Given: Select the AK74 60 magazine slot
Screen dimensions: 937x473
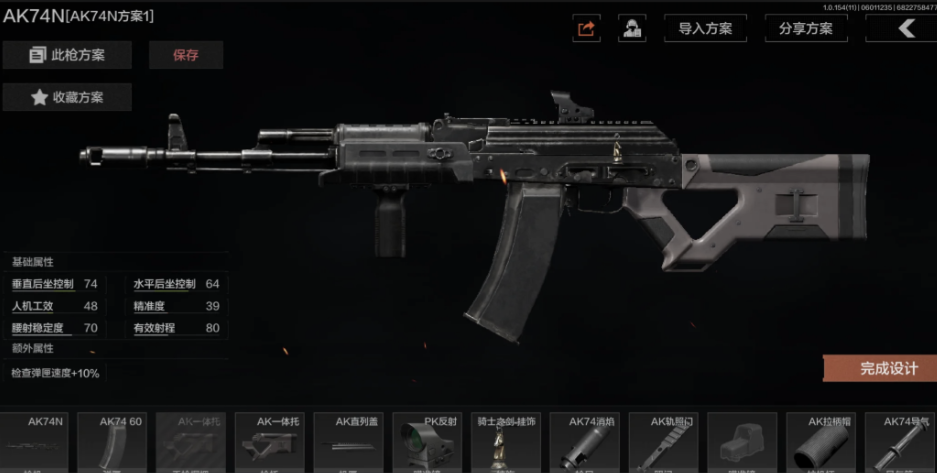Looking at the screenshot, I should tap(114, 442).
